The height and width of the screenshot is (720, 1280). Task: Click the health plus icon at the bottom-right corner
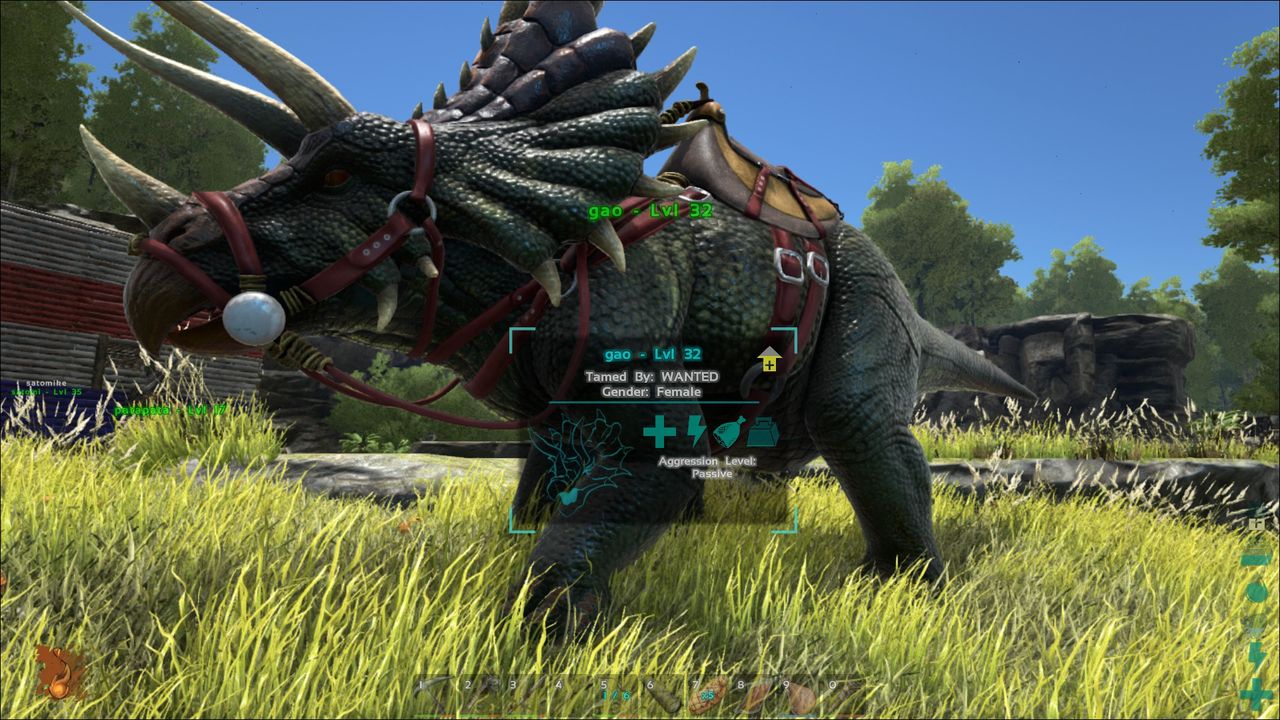coord(1256,693)
